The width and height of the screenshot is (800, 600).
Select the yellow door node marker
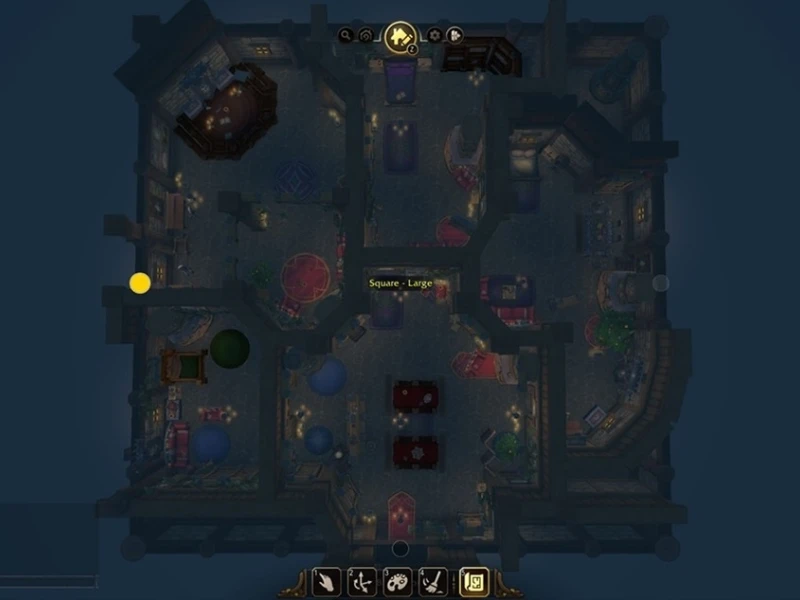click(x=140, y=283)
